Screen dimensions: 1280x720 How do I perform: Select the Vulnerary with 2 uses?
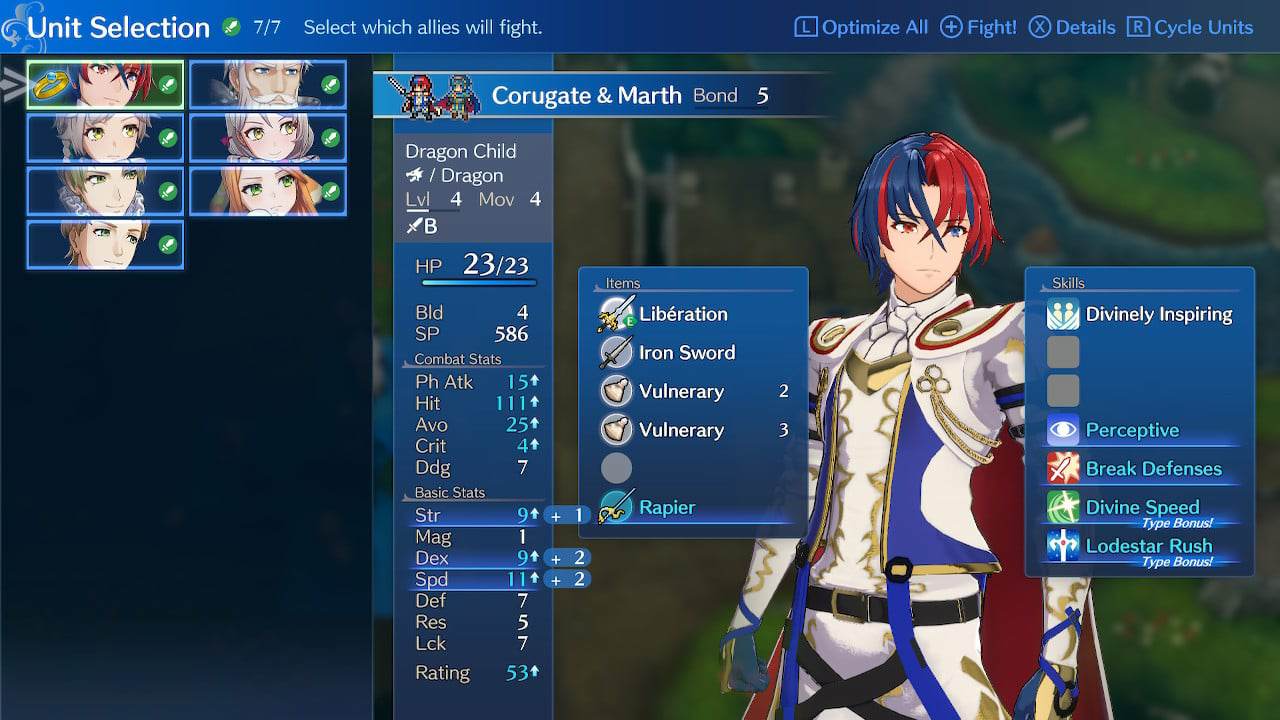pyautogui.click(x=681, y=391)
